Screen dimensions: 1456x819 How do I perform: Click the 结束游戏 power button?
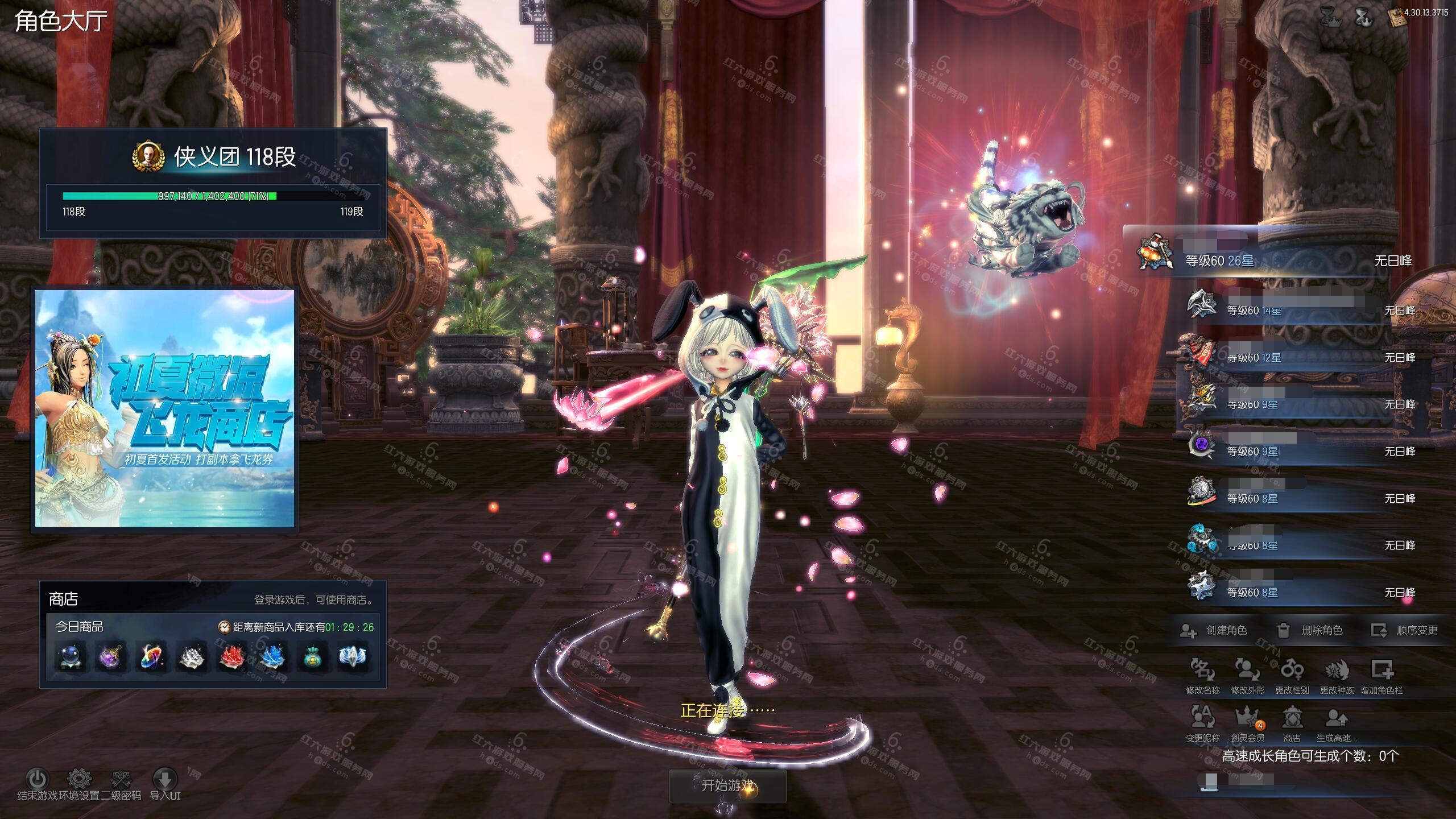[38, 779]
